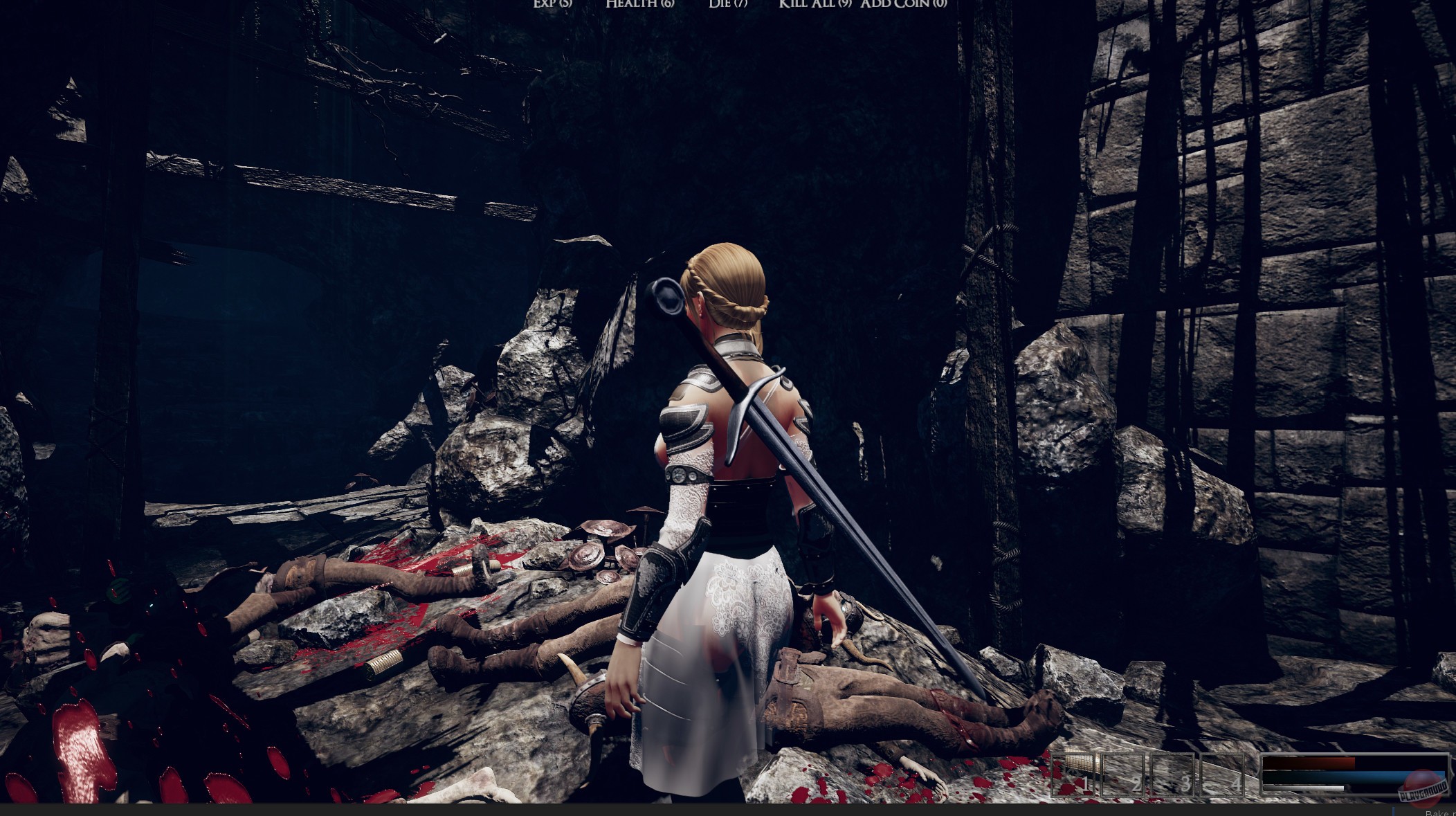Click empty hotbar slot 2
Image resolution: width=1456 pixels, height=816 pixels.
click(x=1122, y=775)
